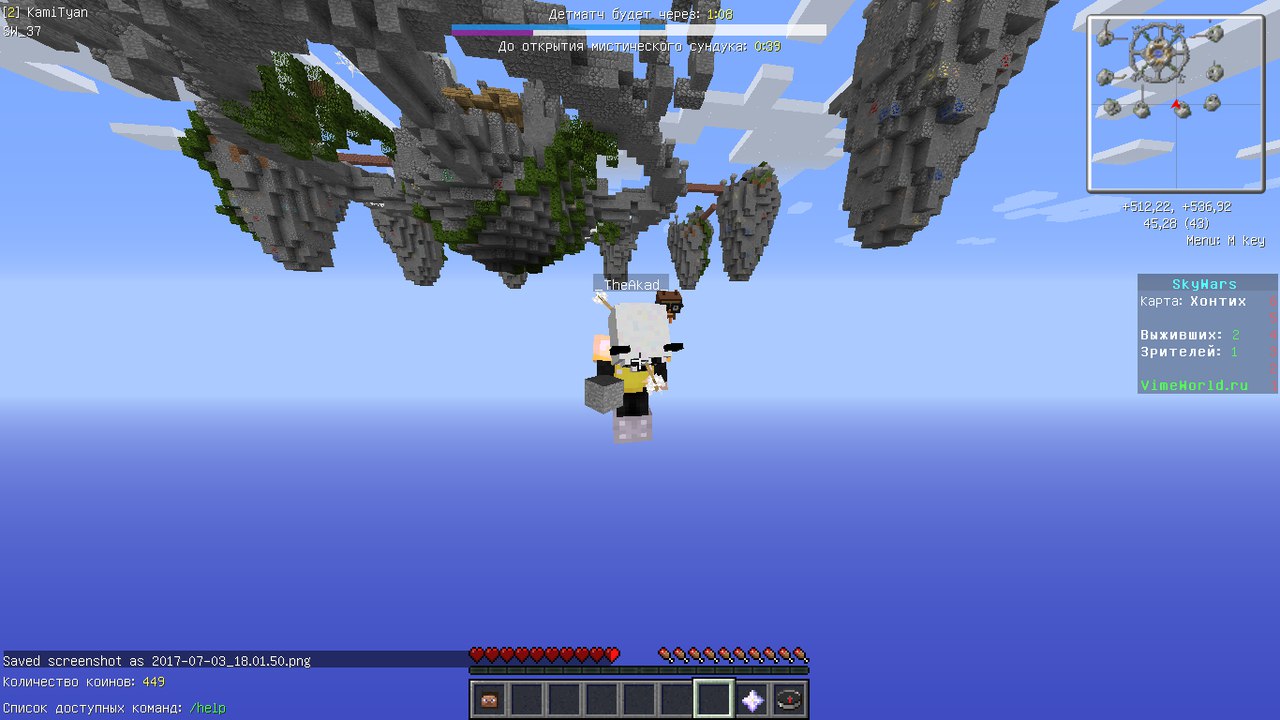Viewport: 1280px width, 720px height.
Task: Select the nether star hotbar slot
Action: coord(752,700)
